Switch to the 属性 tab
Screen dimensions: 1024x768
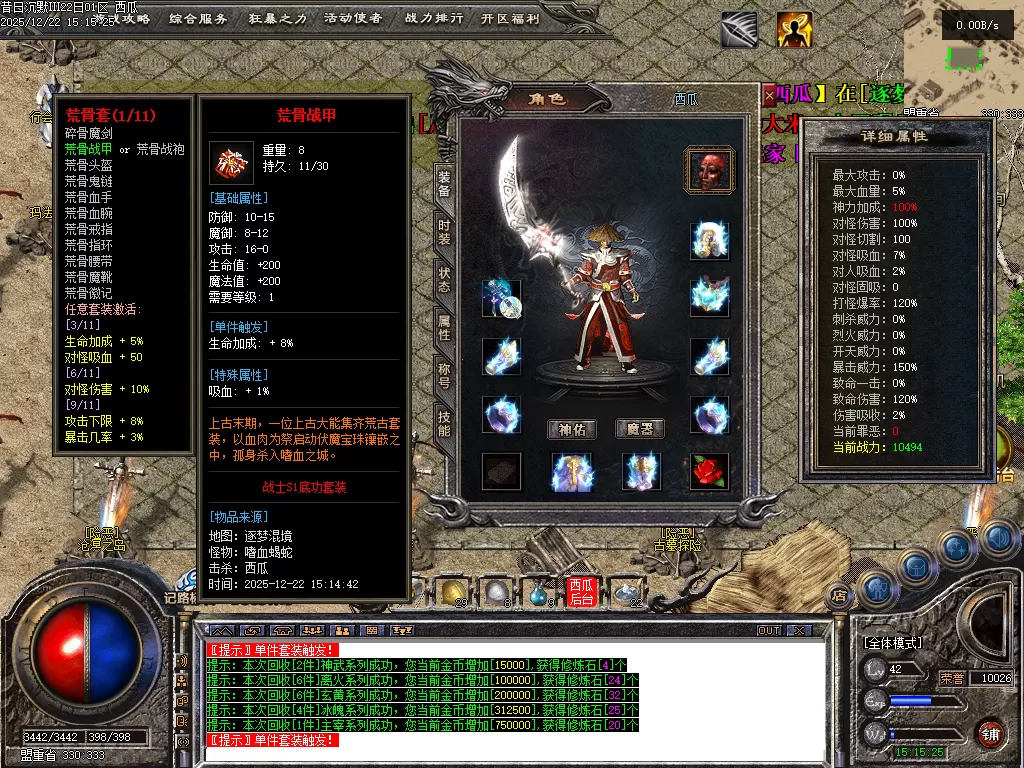coord(444,327)
